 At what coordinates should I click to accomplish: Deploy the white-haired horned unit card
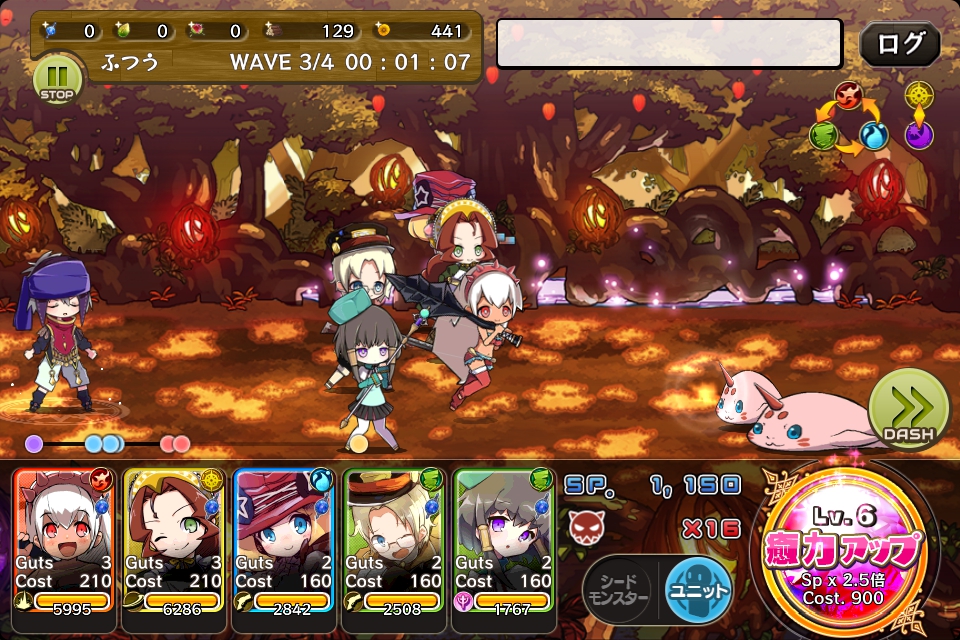[65, 540]
